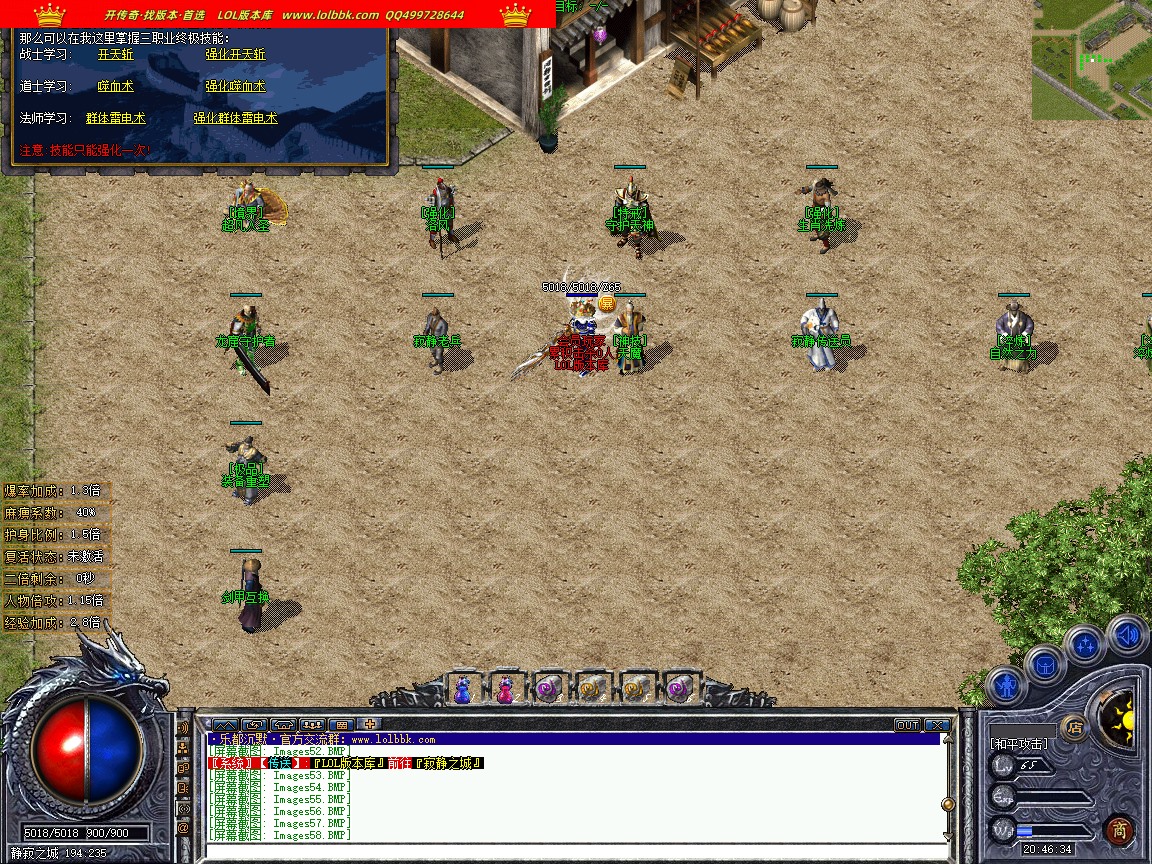
Task: Click the OUT button on chat panel
Action: point(907,725)
